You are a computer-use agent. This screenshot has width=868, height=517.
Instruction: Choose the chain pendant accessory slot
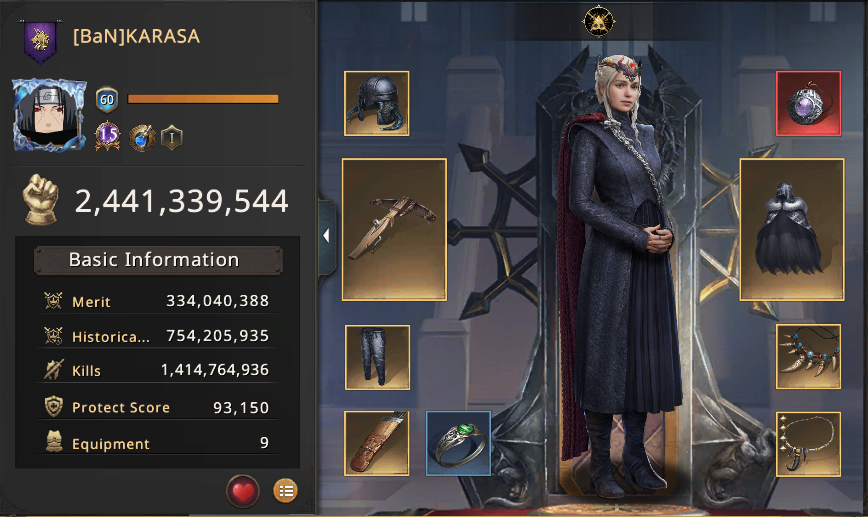pos(808,444)
